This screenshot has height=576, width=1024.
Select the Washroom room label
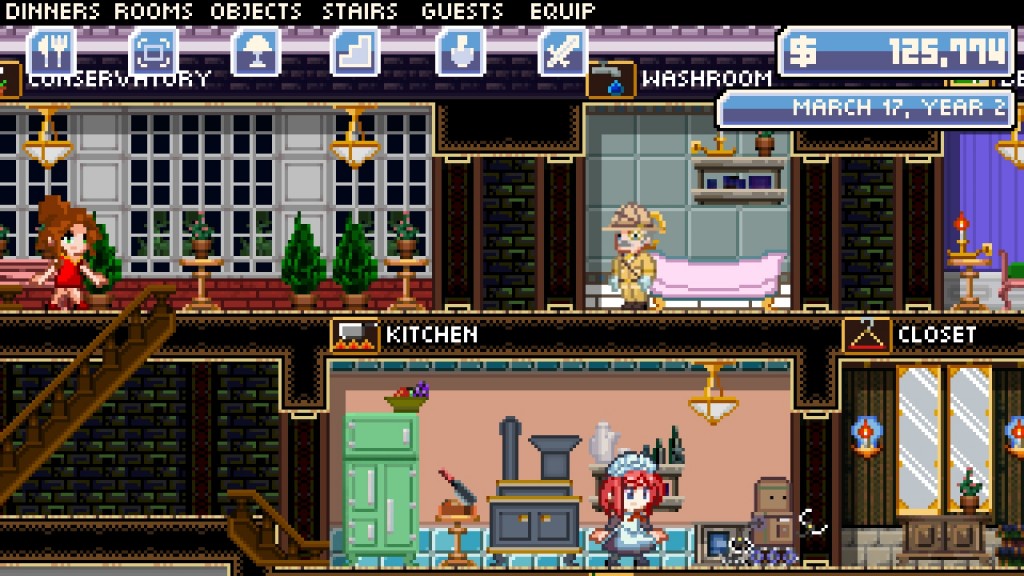(706, 78)
